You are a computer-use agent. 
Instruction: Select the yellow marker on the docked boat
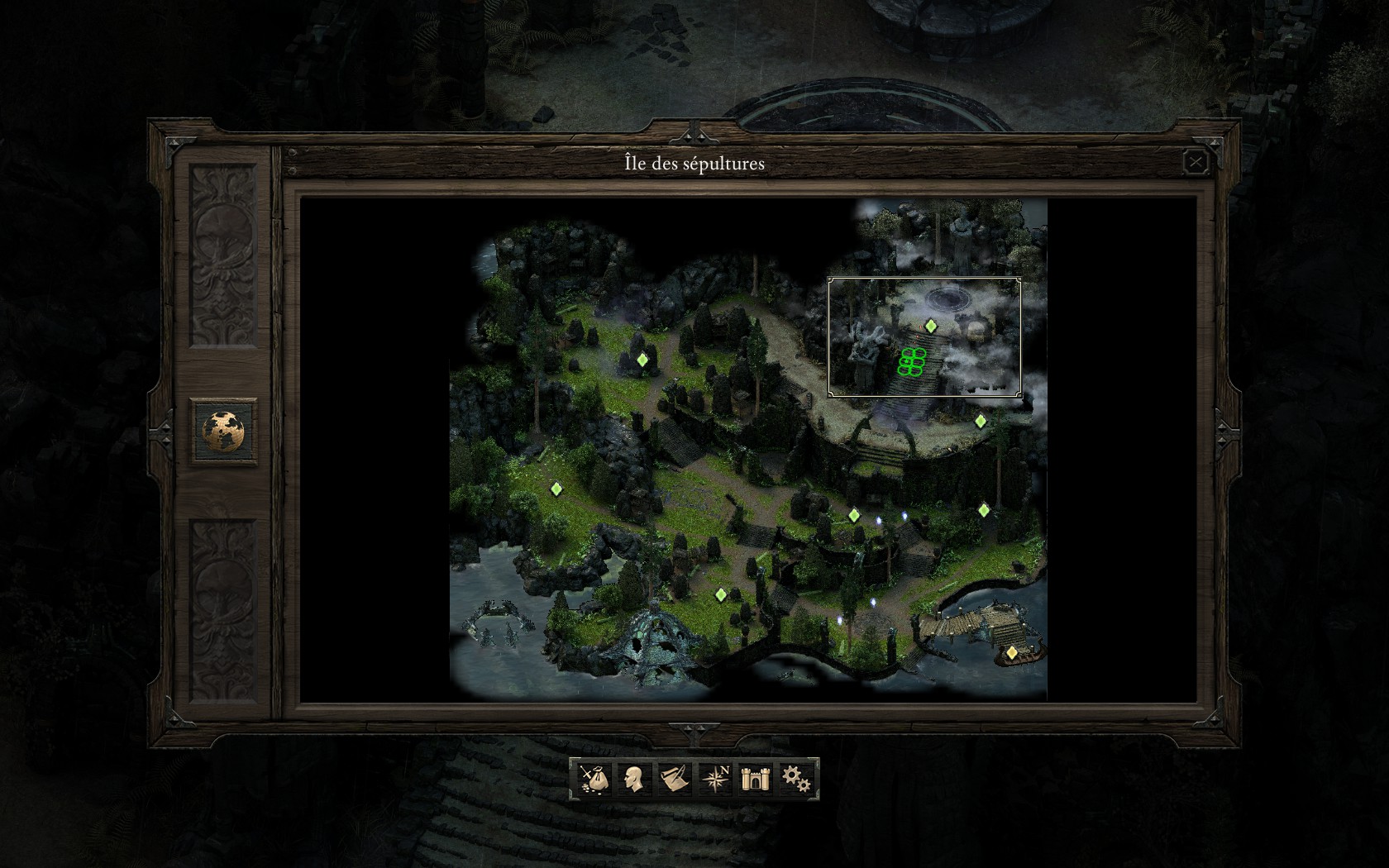coord(1012,652)
